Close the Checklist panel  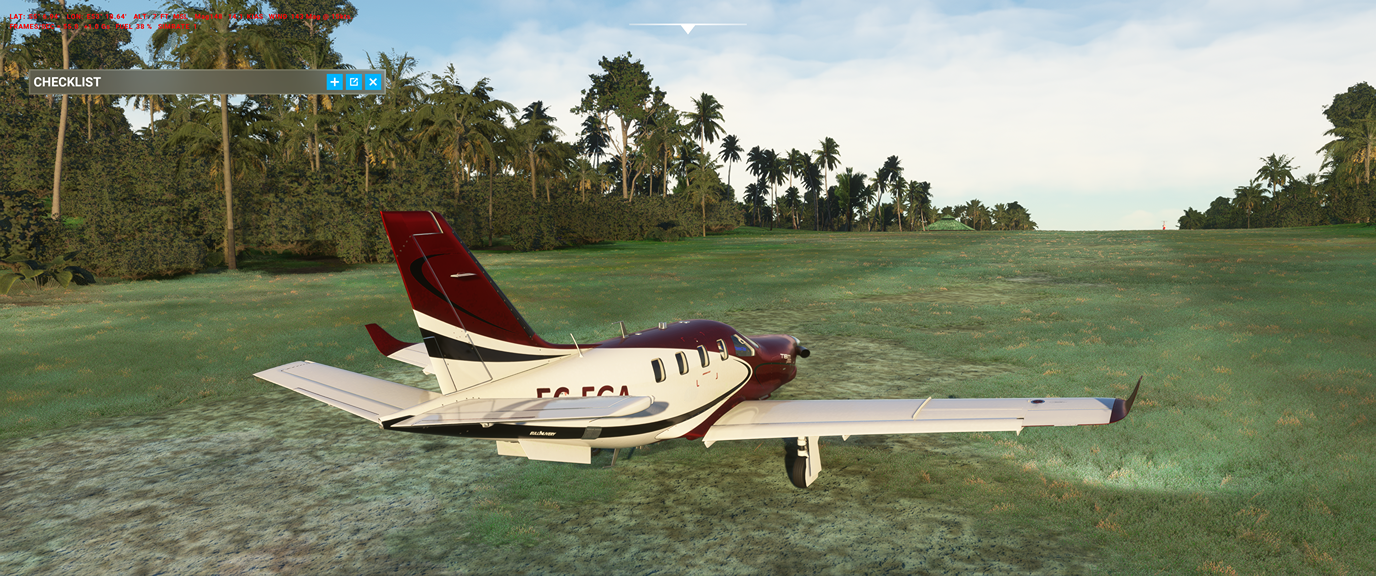click(x=373, y=82)
